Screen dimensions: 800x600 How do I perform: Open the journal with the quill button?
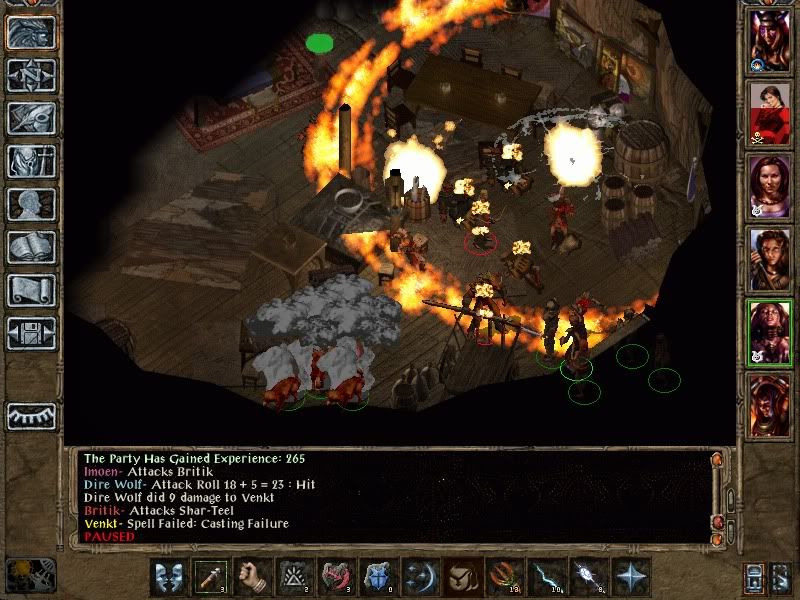pyautogui.click(x=31, y=118)
